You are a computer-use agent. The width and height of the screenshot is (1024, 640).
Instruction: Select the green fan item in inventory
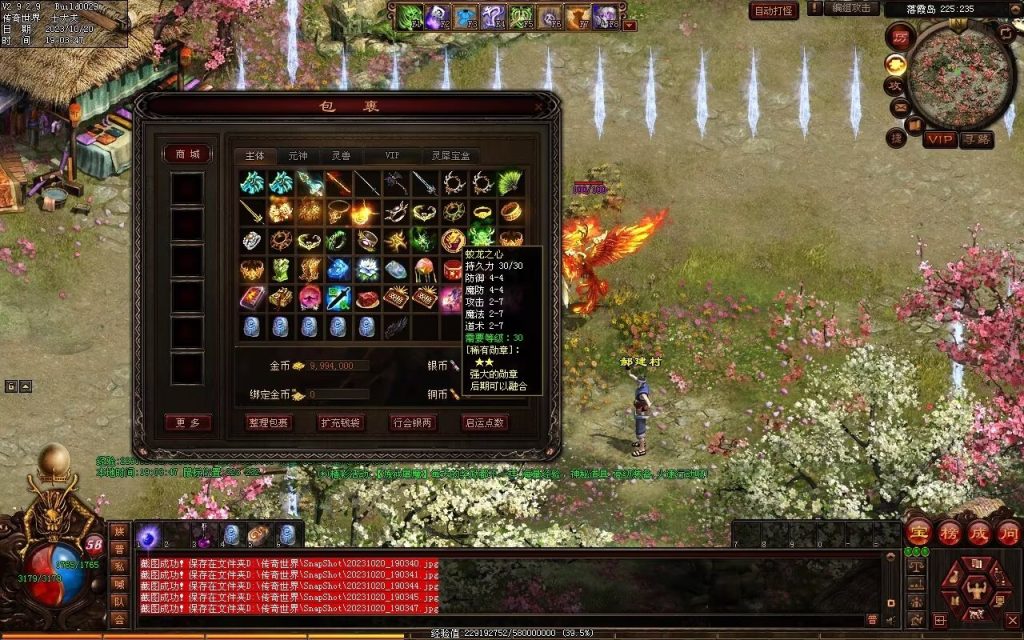pyautogui.click(x=511, y=183)
